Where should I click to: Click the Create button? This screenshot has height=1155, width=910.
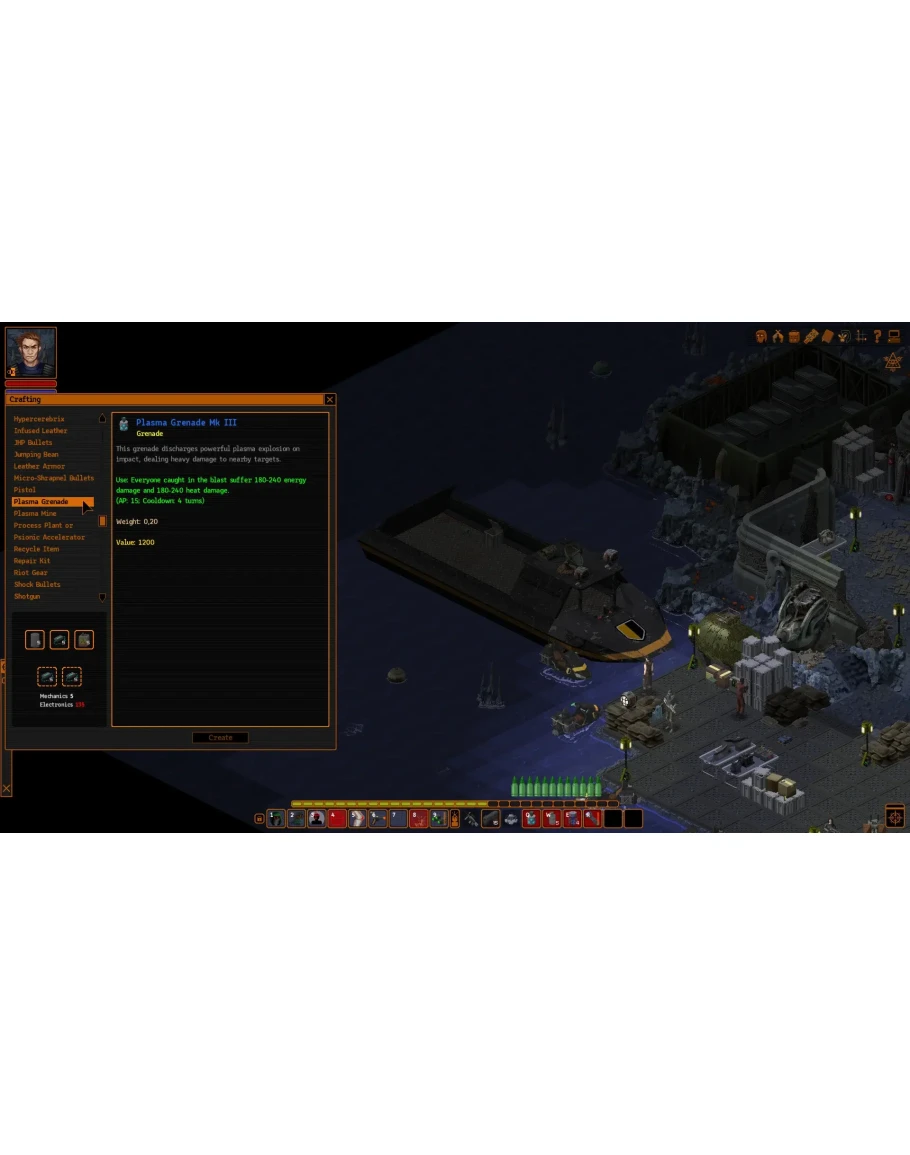pyautogui.click(x=220, y=738)
